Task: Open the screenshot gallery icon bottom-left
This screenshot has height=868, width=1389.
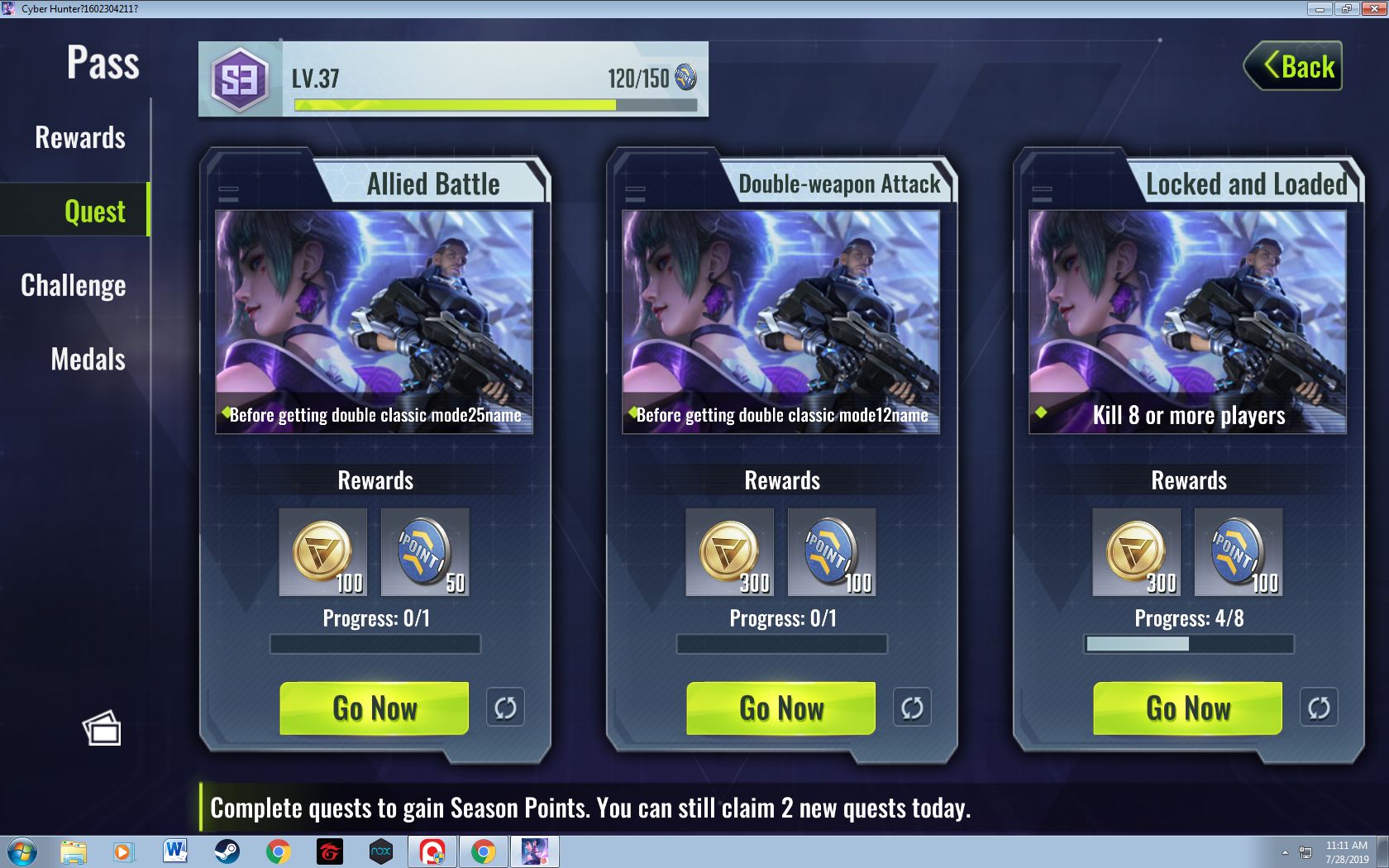Action: (102, 728)
